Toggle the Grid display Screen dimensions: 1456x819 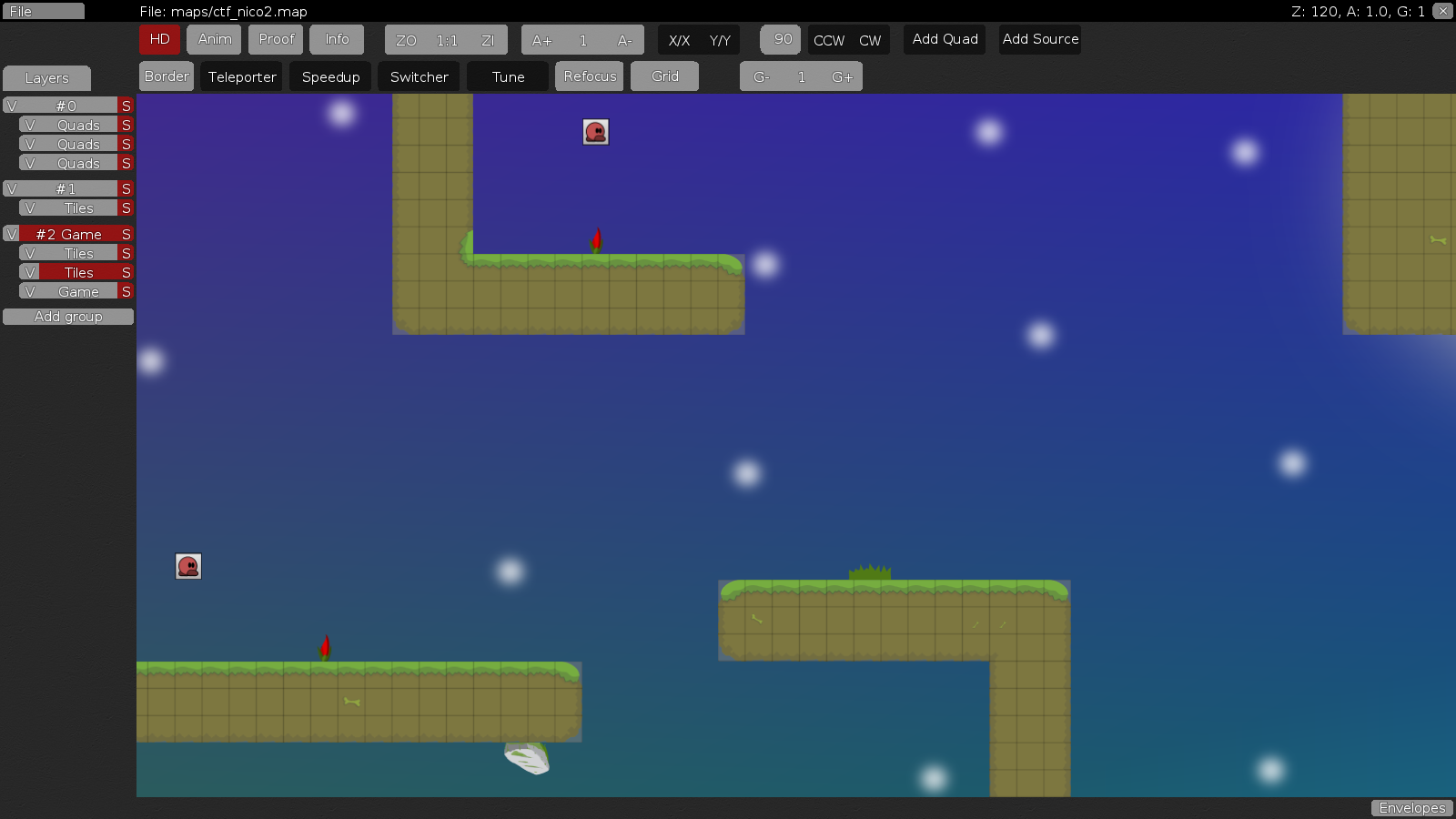pos(664,76)
